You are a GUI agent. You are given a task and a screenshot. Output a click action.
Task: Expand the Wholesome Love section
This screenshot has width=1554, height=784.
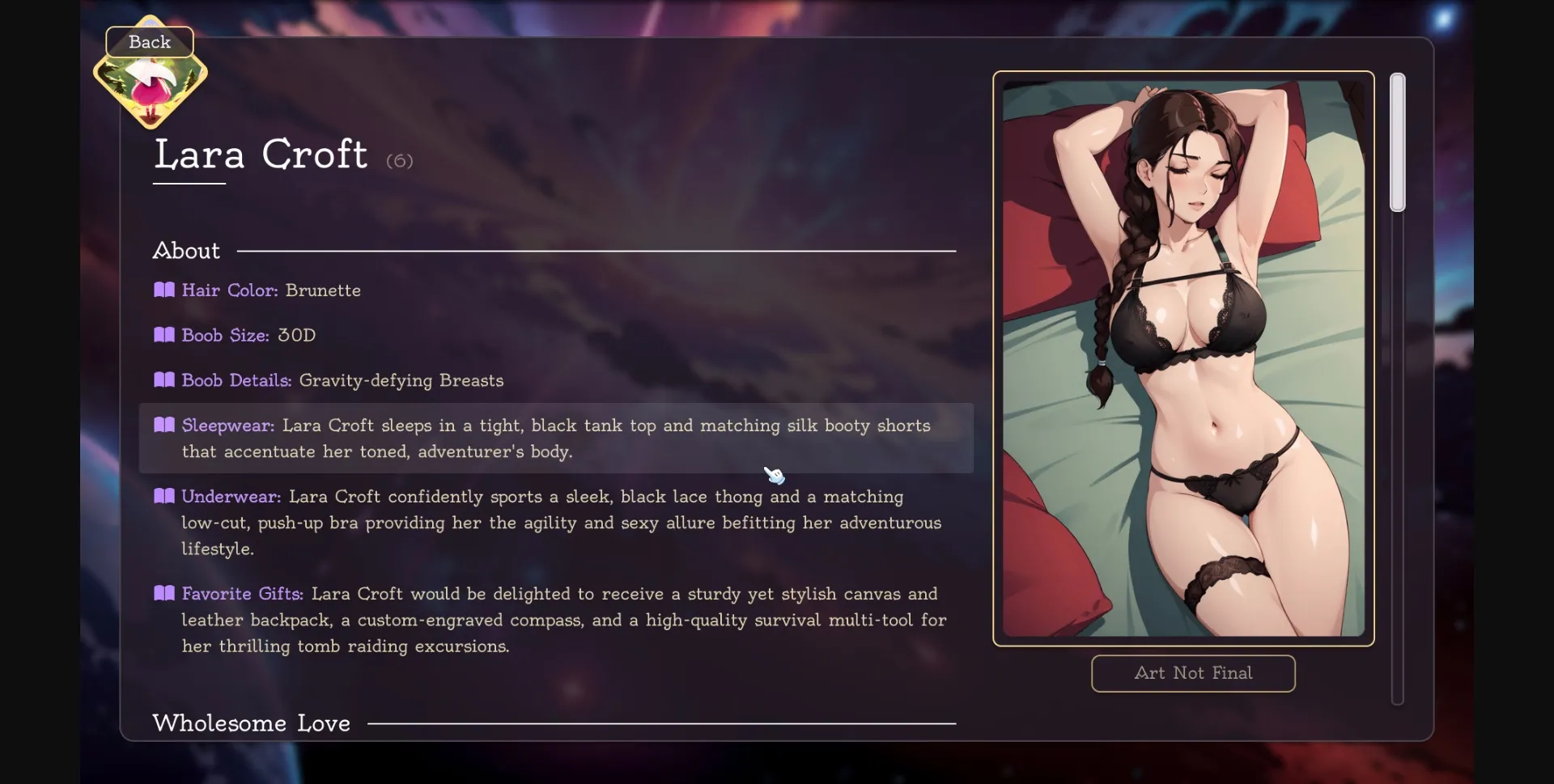[251, 723]
